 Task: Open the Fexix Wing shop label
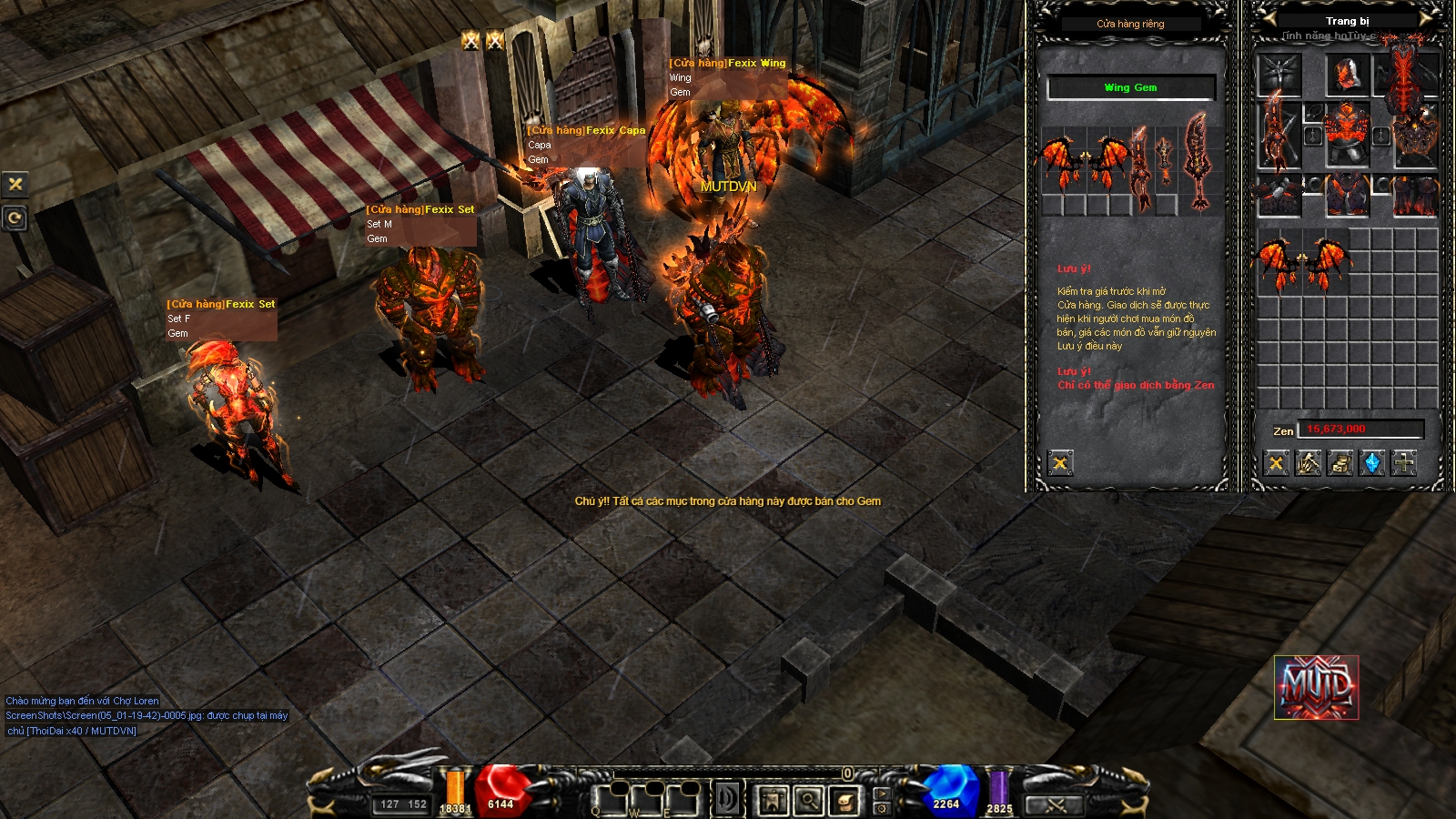pyautogui.click(x=727, y=64)
